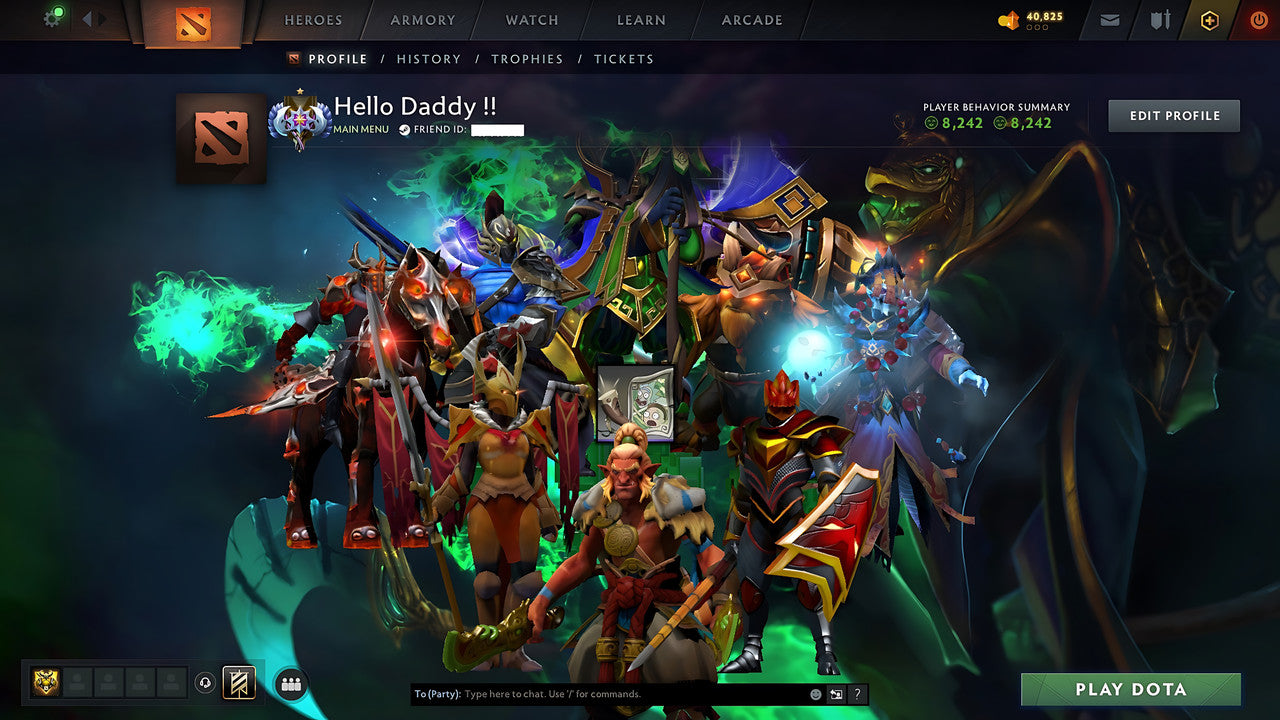Open your mail inbox

click(1108, 19)
